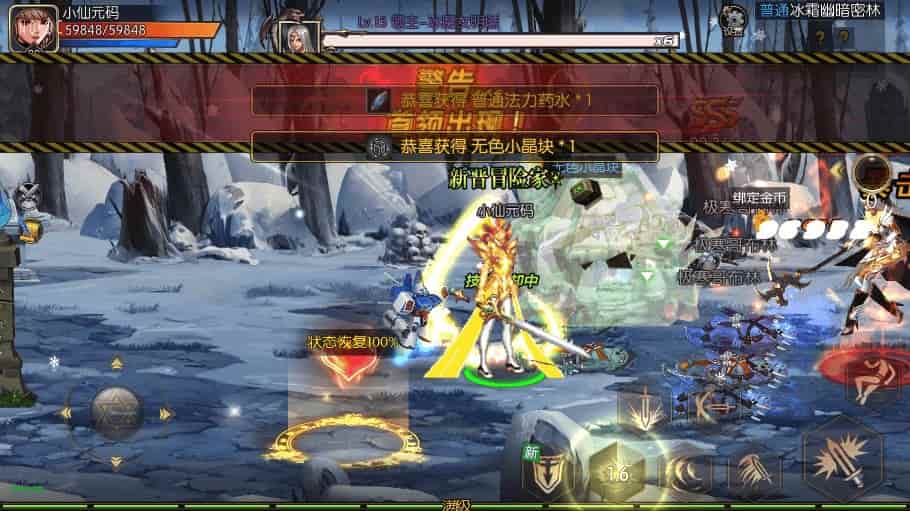Screen dimensions: 910x511
Task: Open the settings gear icon near the dungeon name
Action: pos(733,18)
